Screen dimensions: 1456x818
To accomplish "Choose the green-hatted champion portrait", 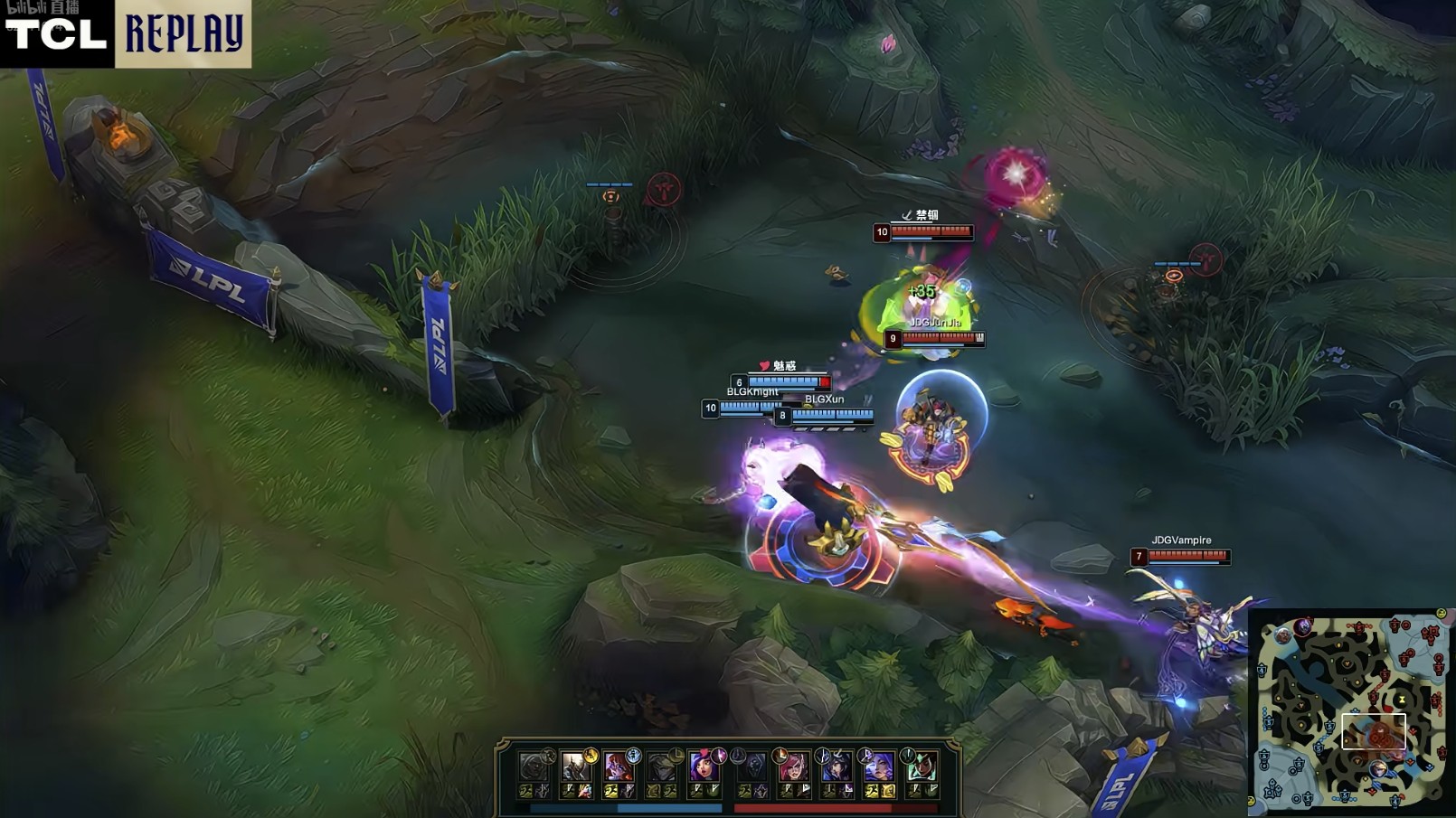I will 921,767.
